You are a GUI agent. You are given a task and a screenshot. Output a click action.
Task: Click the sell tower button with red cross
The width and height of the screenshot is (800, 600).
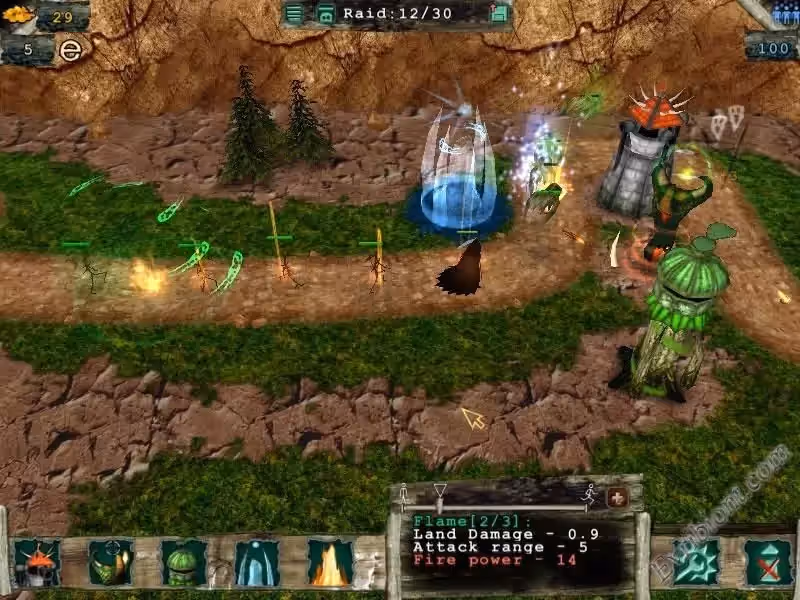pyautogui.click(x=768, y=562)
